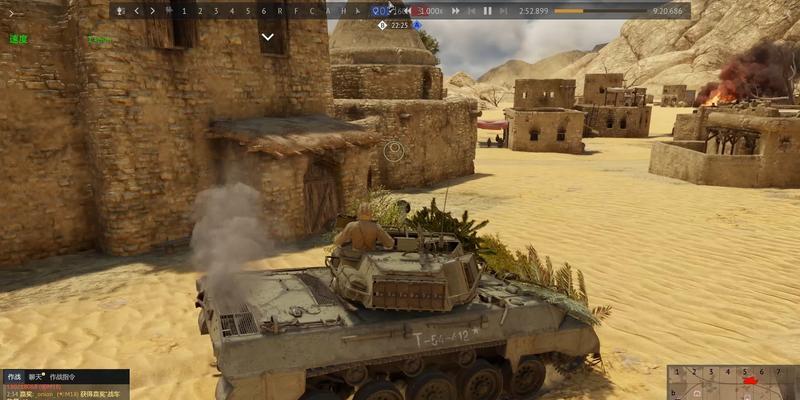The width and height of the screenshot is (800, 400).
Task: Choose the F camera mode
Action: tap(296, 11)
